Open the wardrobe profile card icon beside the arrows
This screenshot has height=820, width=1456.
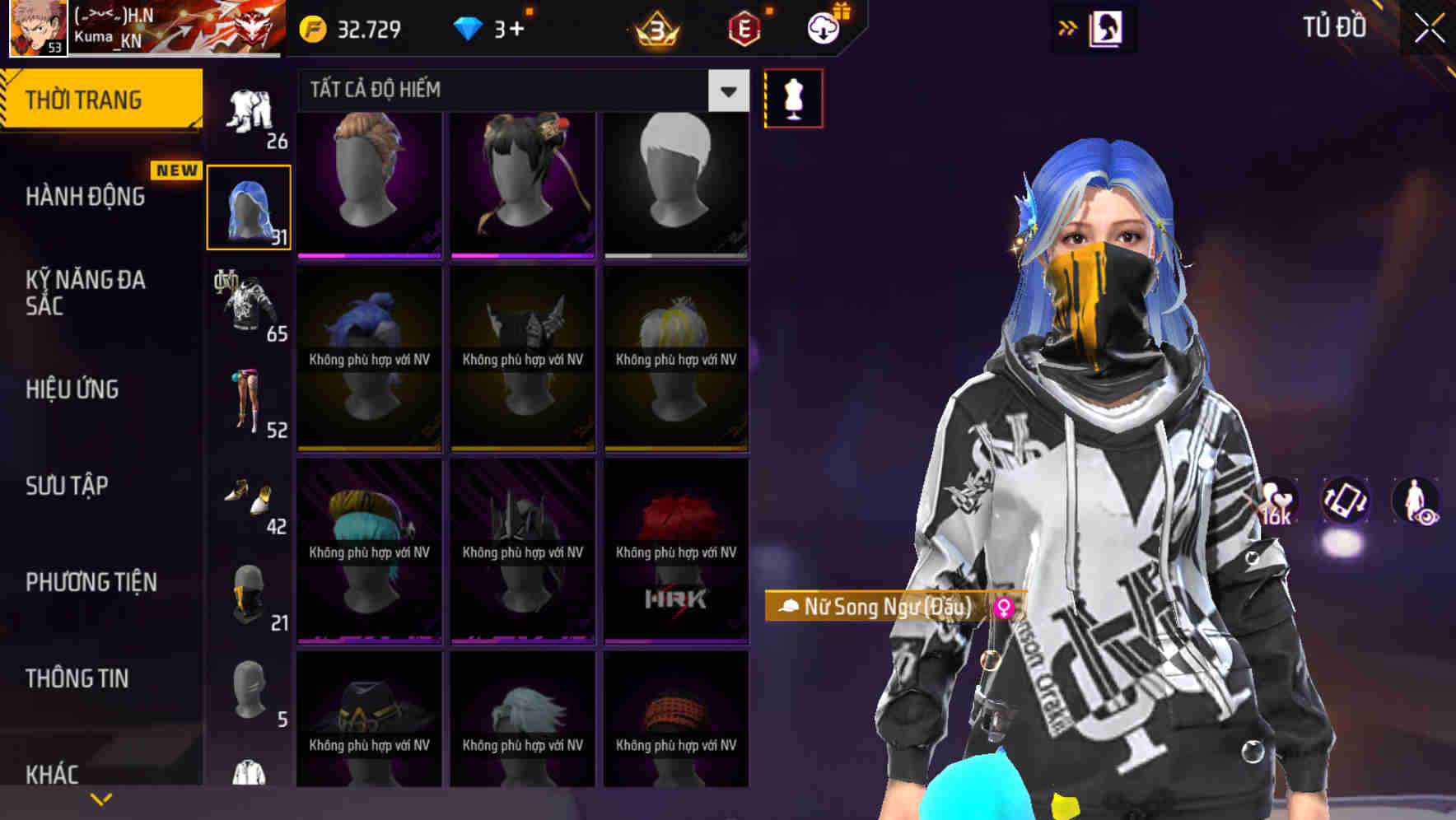click(1108, 27)
